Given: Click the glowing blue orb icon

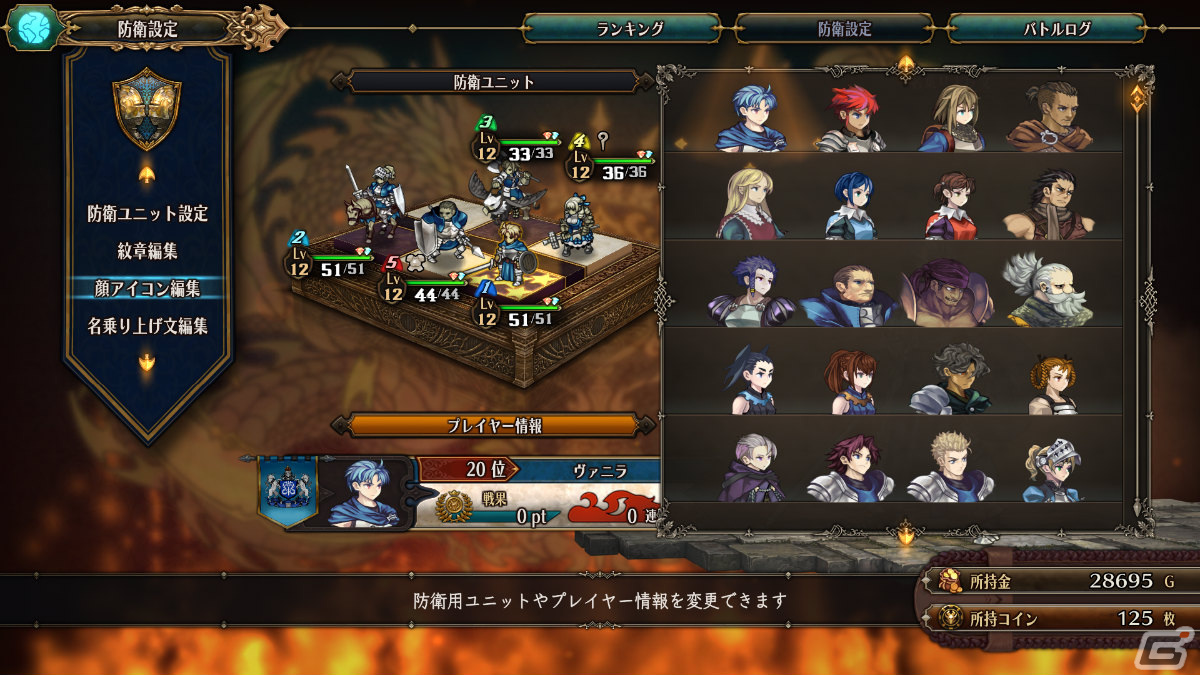Looking at the screenshot, I should click(29, 28).
